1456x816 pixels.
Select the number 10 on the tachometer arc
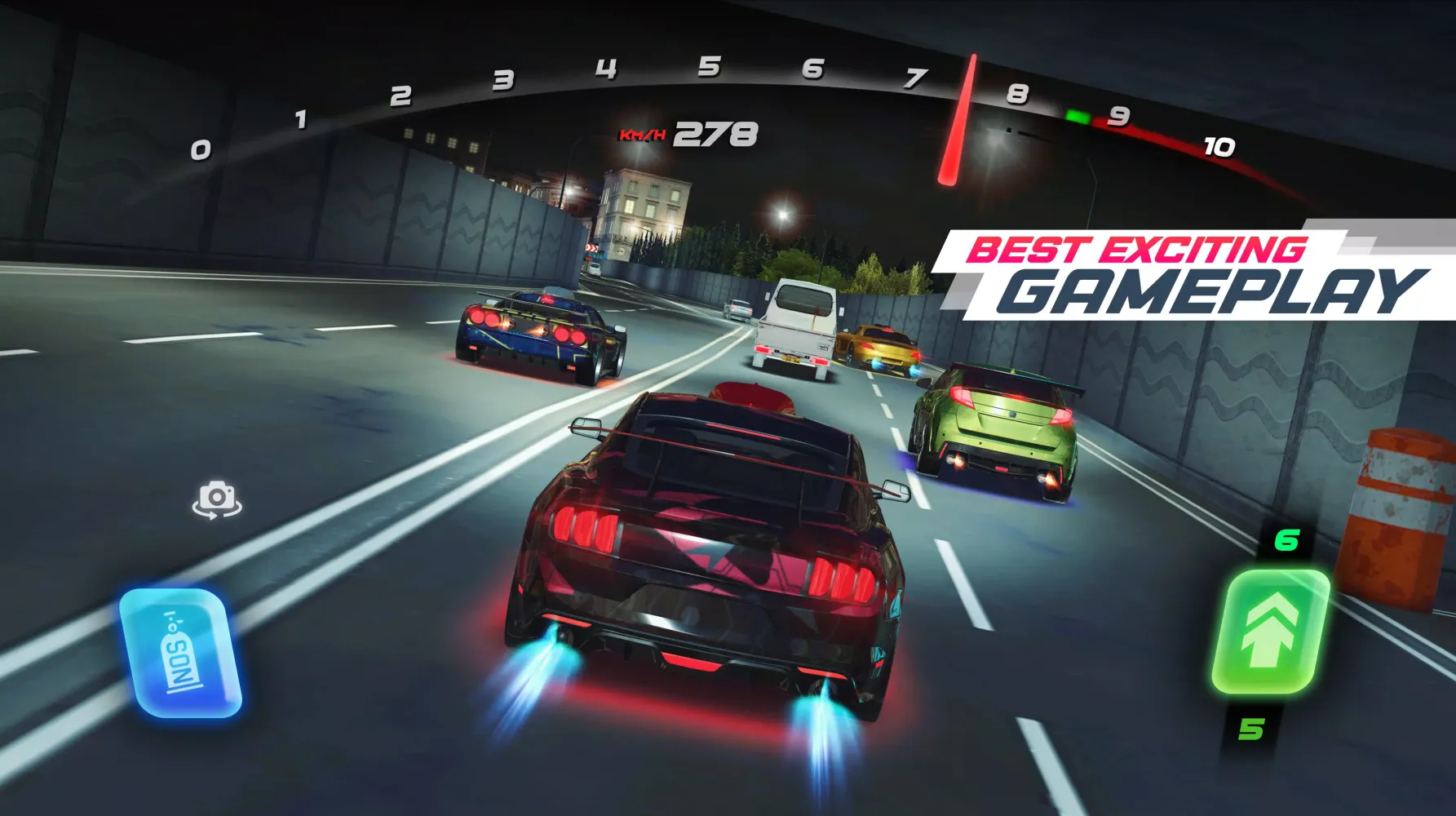1217,146
